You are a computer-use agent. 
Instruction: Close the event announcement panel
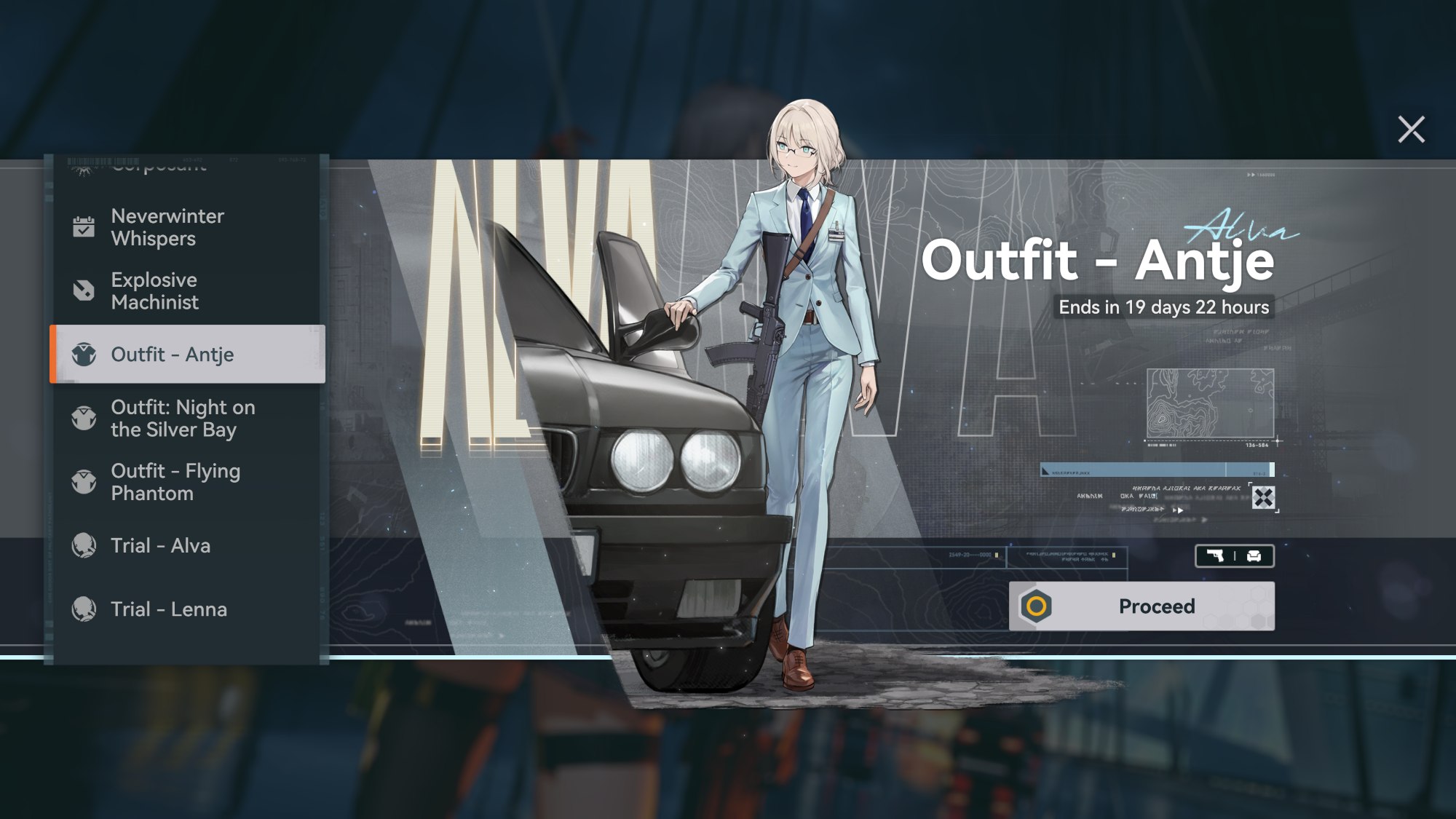1411,130
